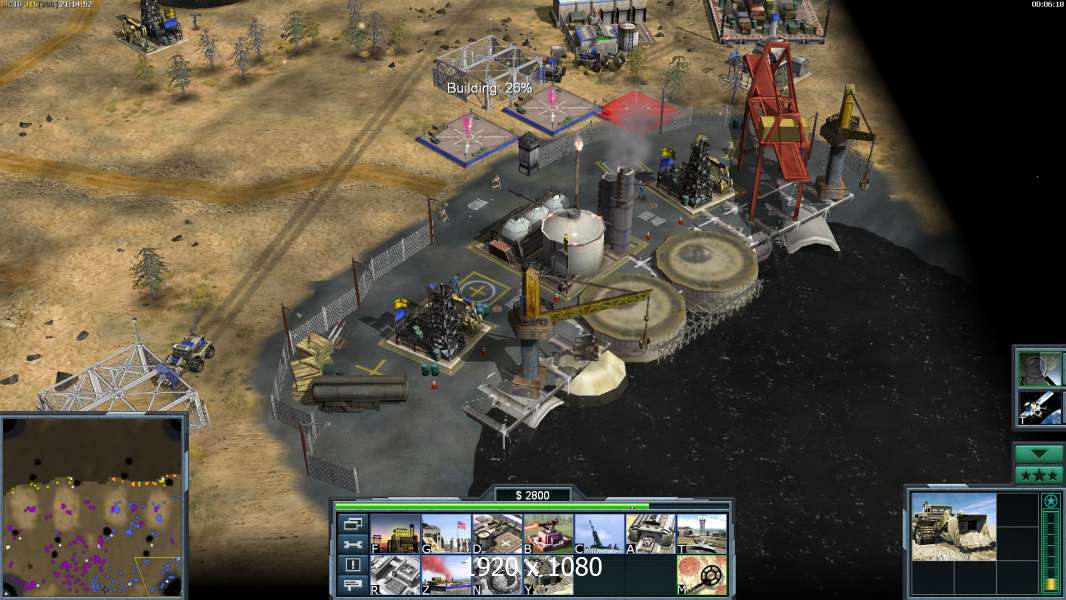Select the grey building with hotkey R
The image size is (1066, 600).
[394, 575]
